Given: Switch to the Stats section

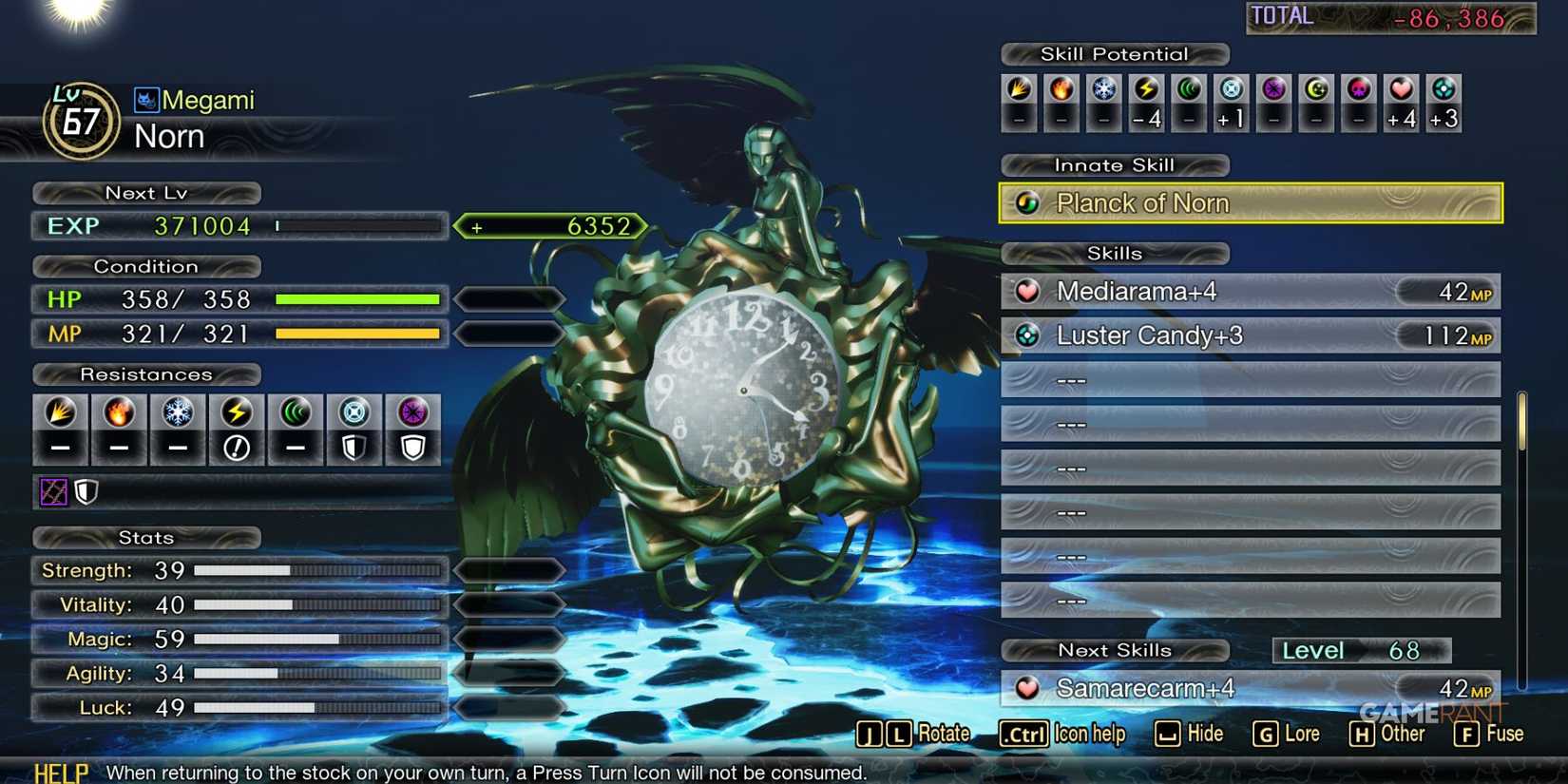Looking at the screenshot, I should pyautogui.click(x=145, y=537).
